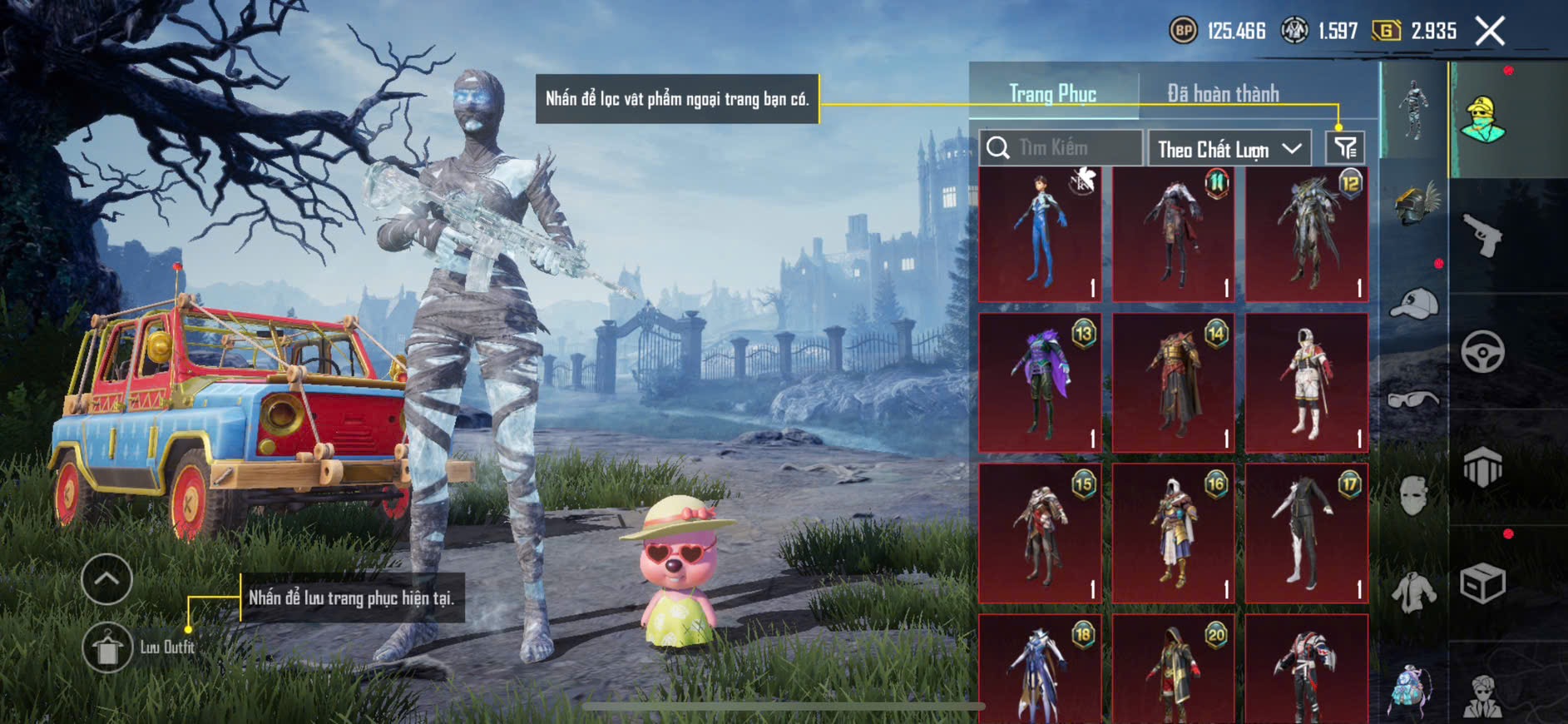Screen dimensions: 1568x724
Task: Click the circular up-arrow expand button
Action: click(x=106, y=579)
